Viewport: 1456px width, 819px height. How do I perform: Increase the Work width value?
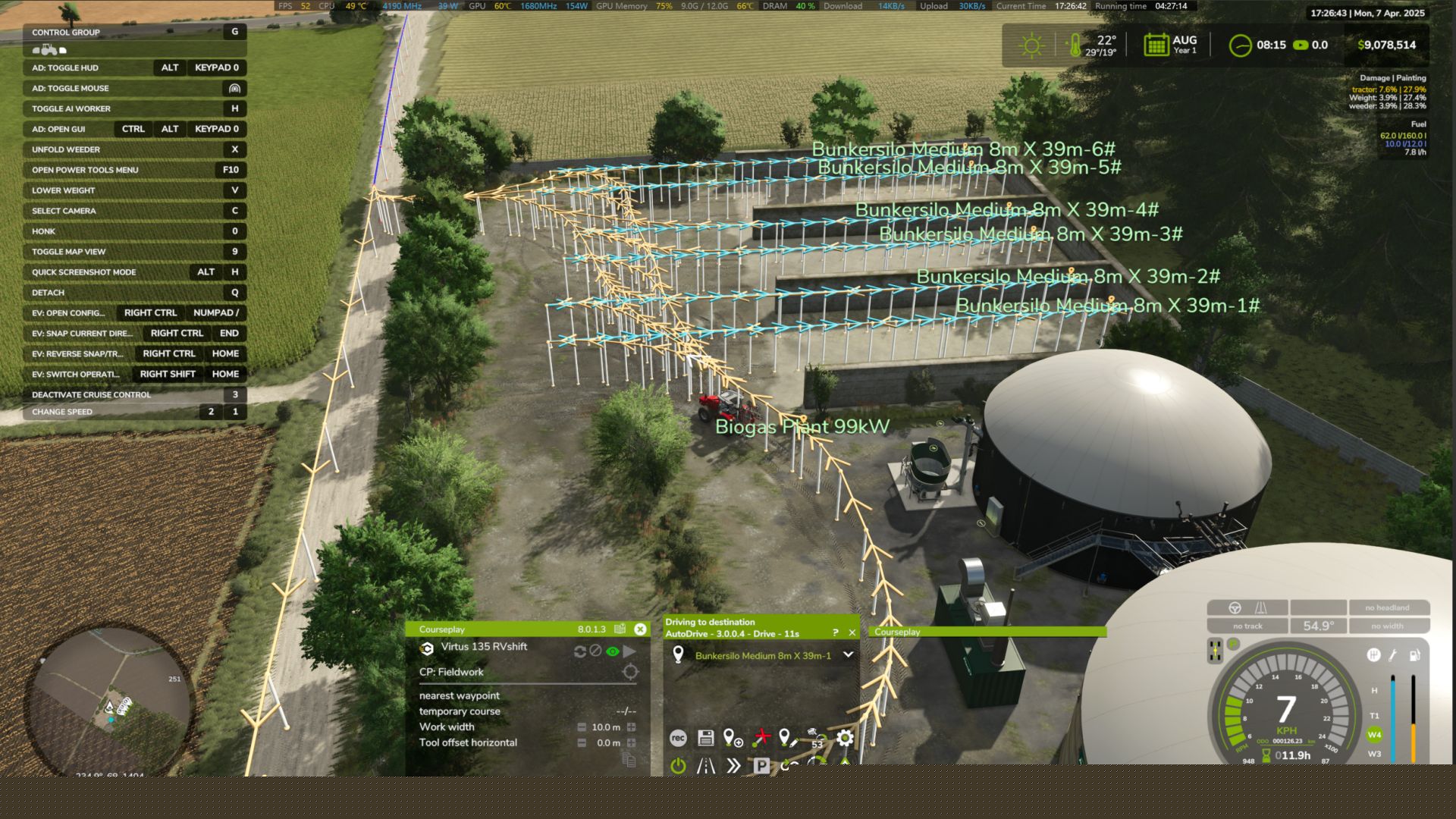[x=631, y=727]
